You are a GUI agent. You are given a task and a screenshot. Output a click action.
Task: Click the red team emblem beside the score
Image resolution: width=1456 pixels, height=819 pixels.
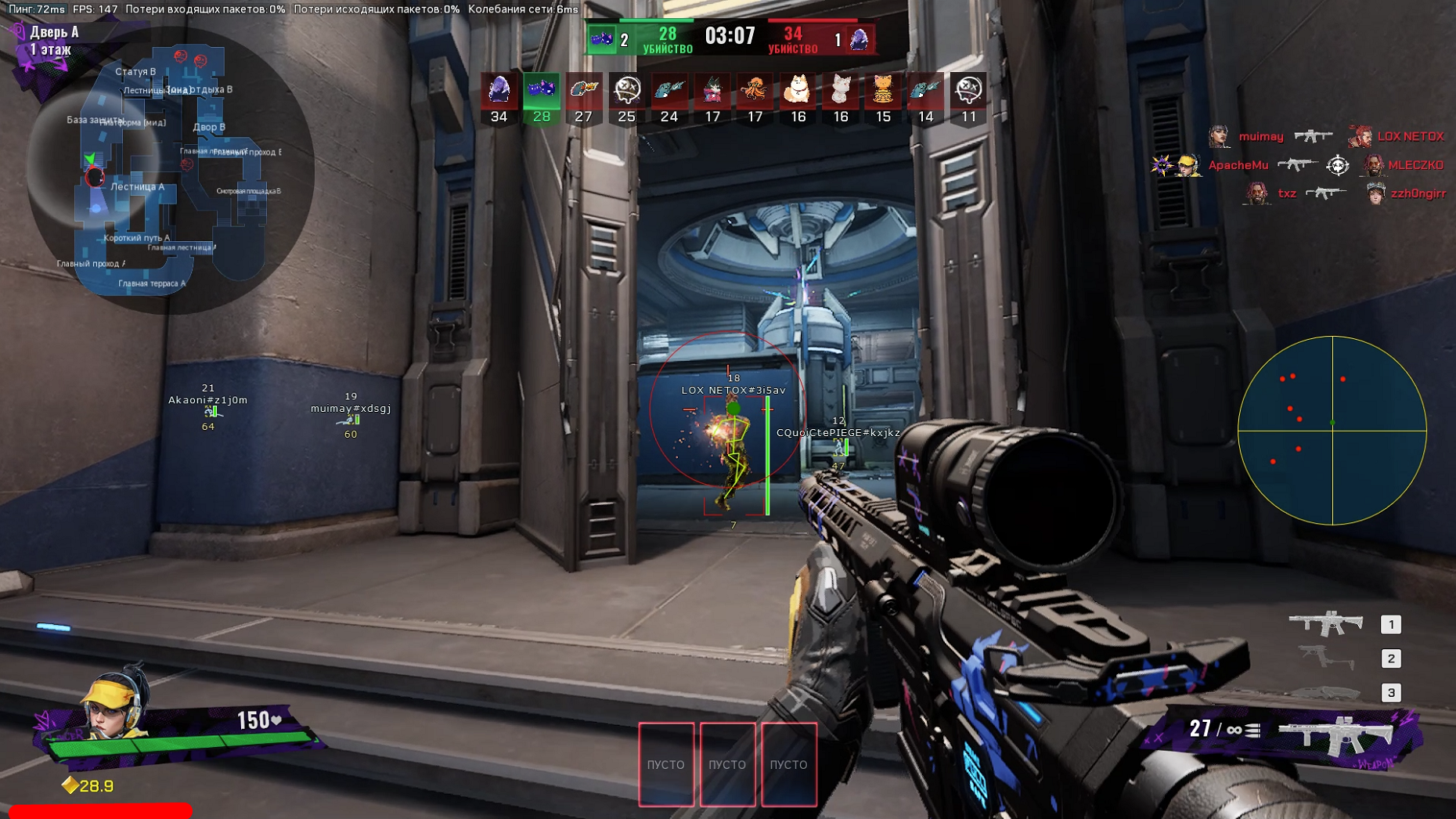pyautogui.click(x=860, y=38)
